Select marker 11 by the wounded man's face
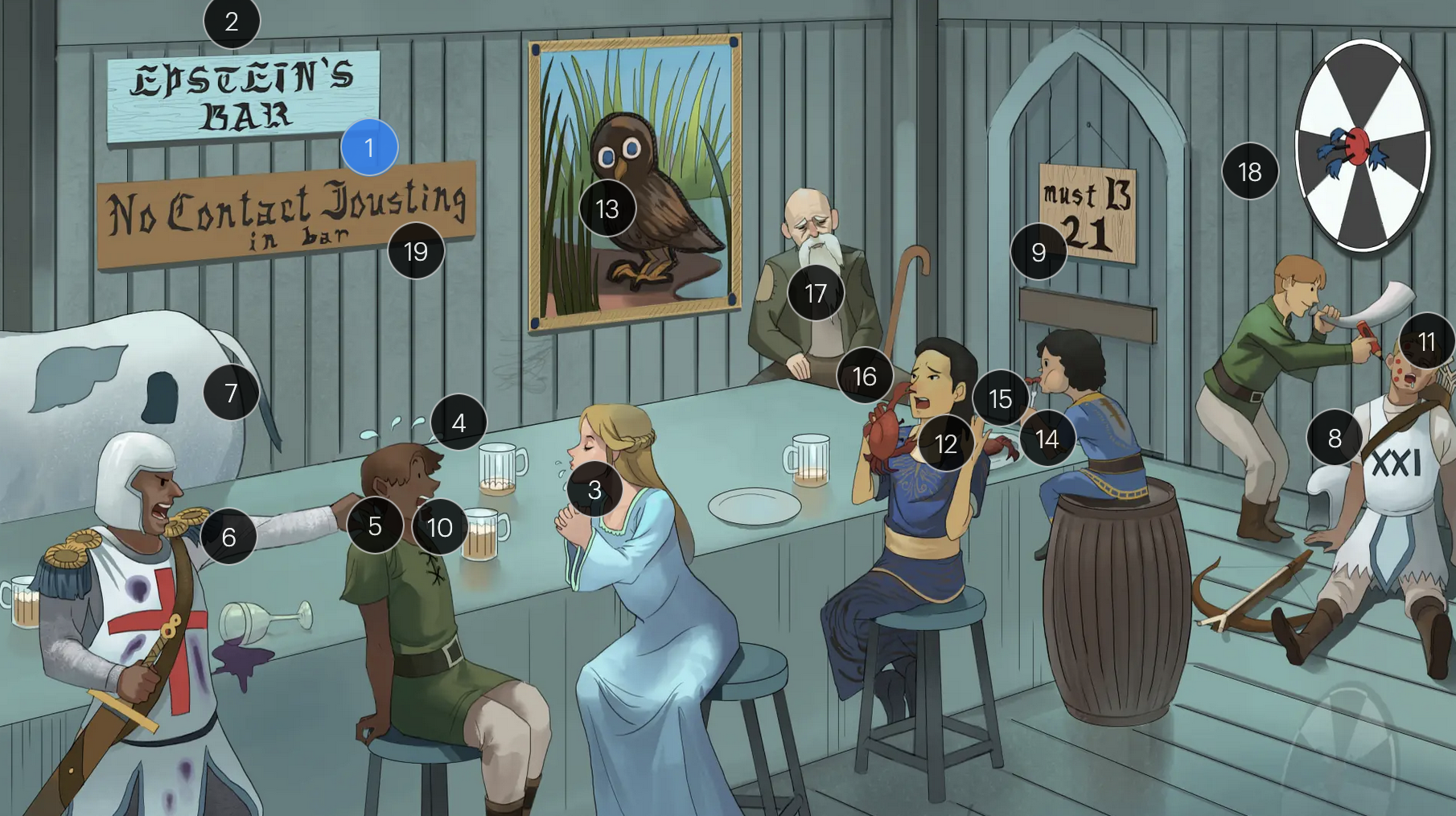 [x=1426, y=342]
